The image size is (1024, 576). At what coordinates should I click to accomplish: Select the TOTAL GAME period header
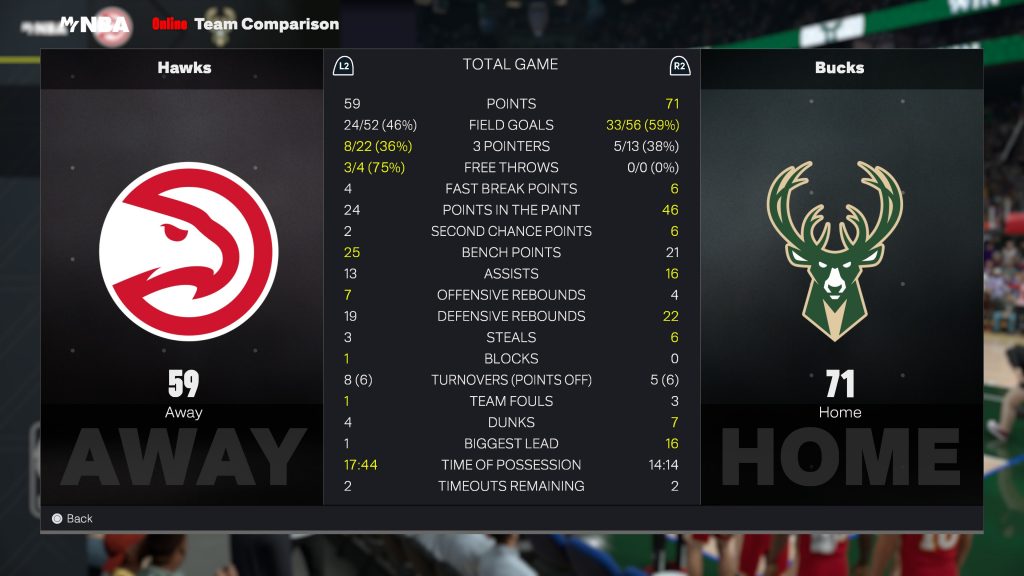510,65
